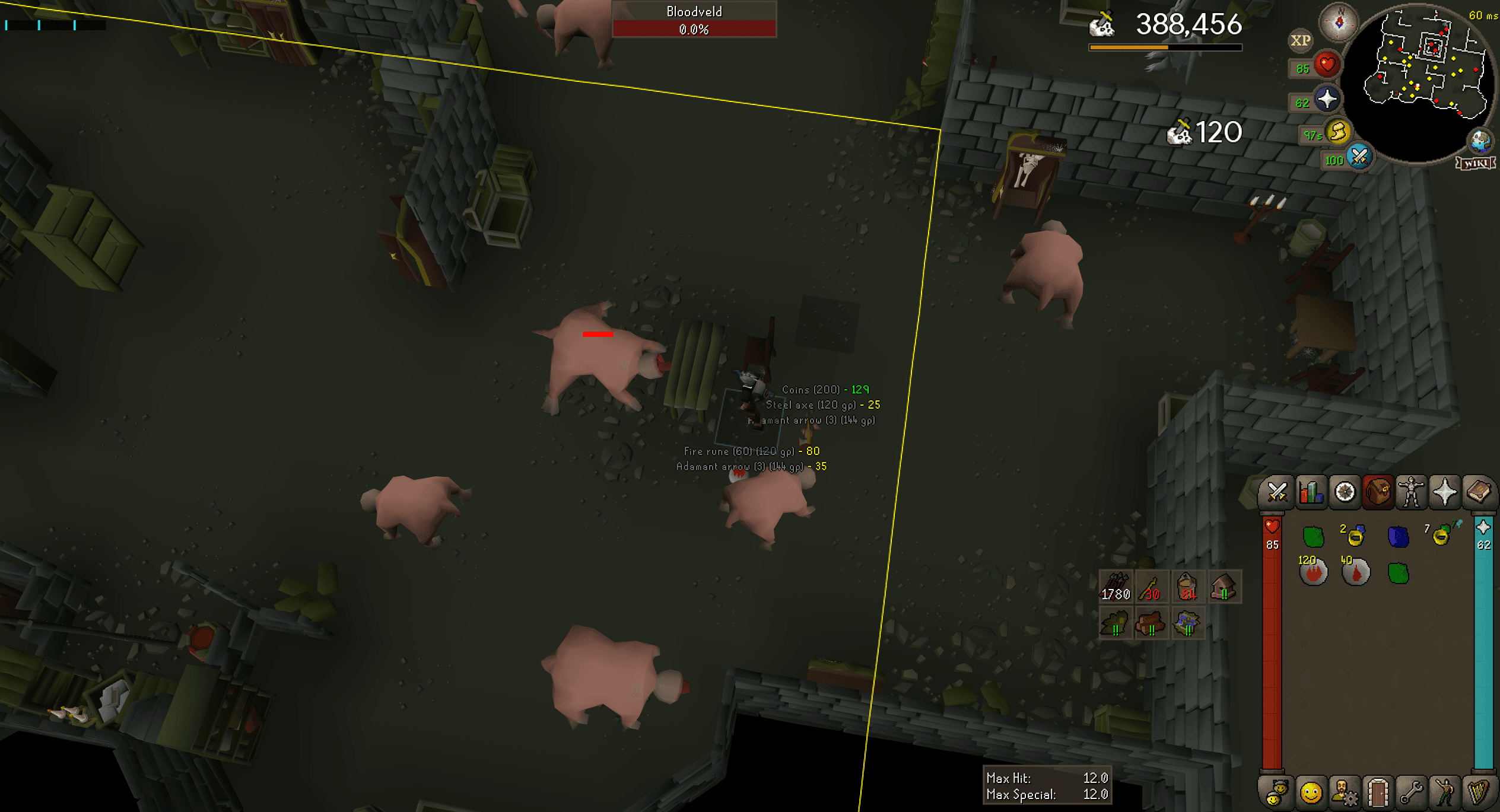Select the blue dragonhide in inventory
1500x812 pixels.
tap(1398, 536)
